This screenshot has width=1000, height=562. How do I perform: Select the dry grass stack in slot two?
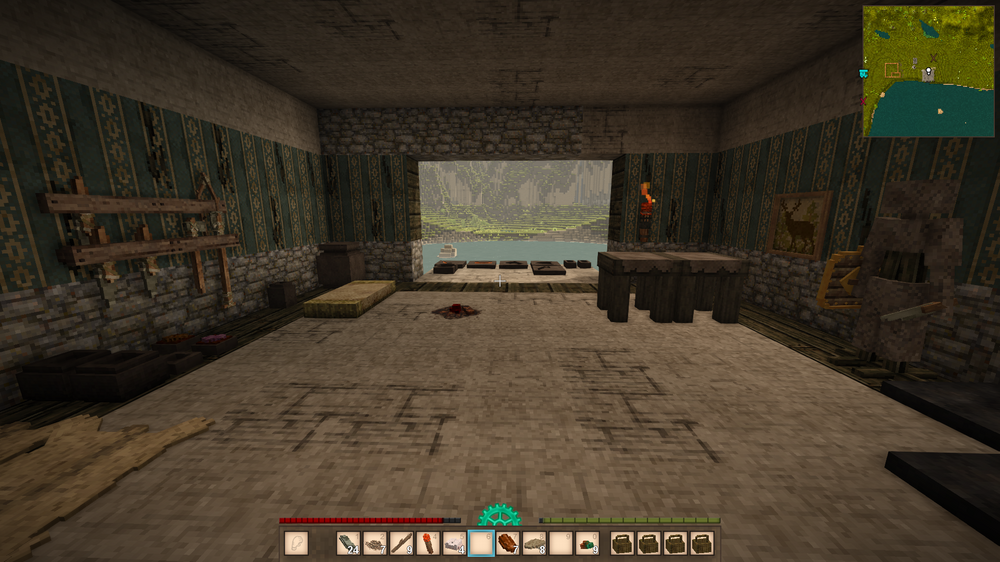tap(374, 544)
